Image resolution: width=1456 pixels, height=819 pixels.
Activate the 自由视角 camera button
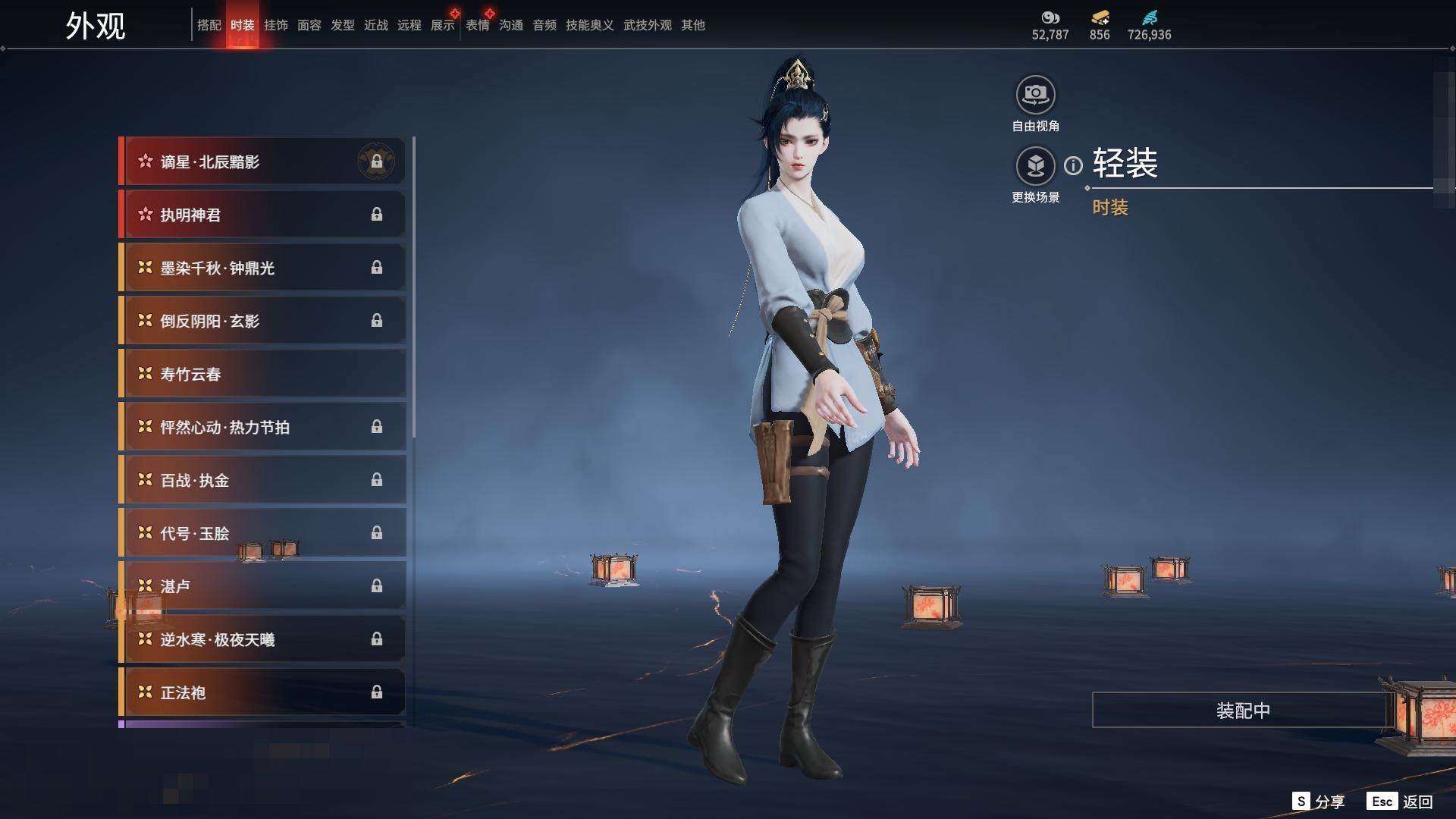(x=1035, y=96)
